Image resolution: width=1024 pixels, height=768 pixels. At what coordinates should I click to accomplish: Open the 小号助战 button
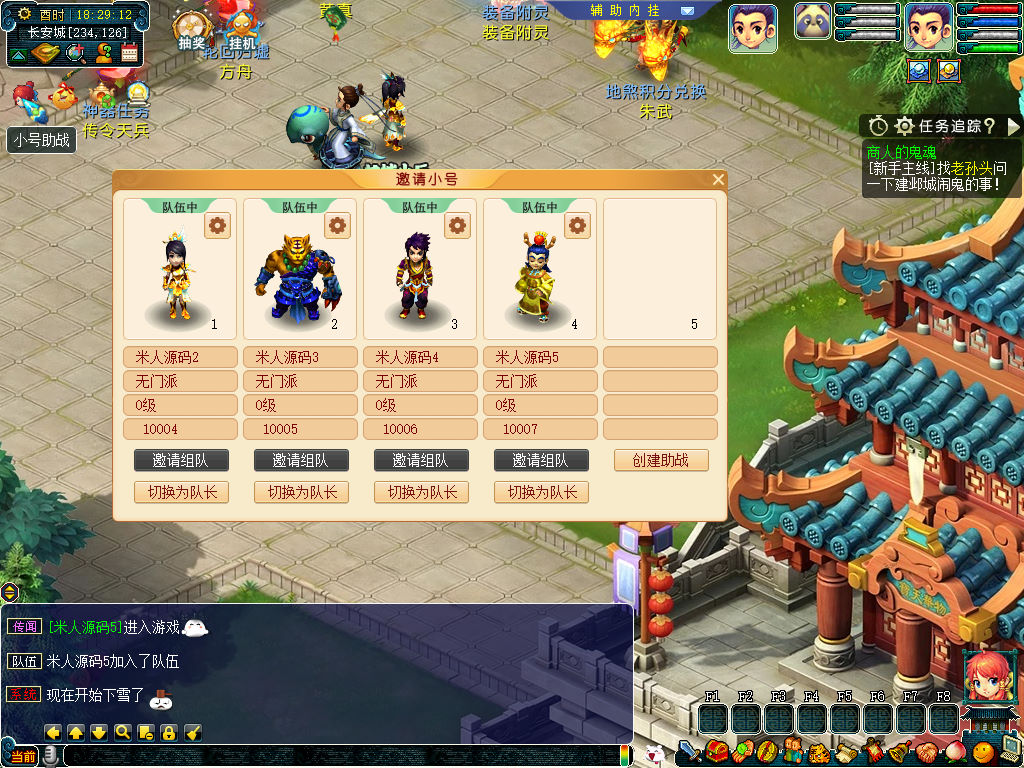[x=42, y=140]
